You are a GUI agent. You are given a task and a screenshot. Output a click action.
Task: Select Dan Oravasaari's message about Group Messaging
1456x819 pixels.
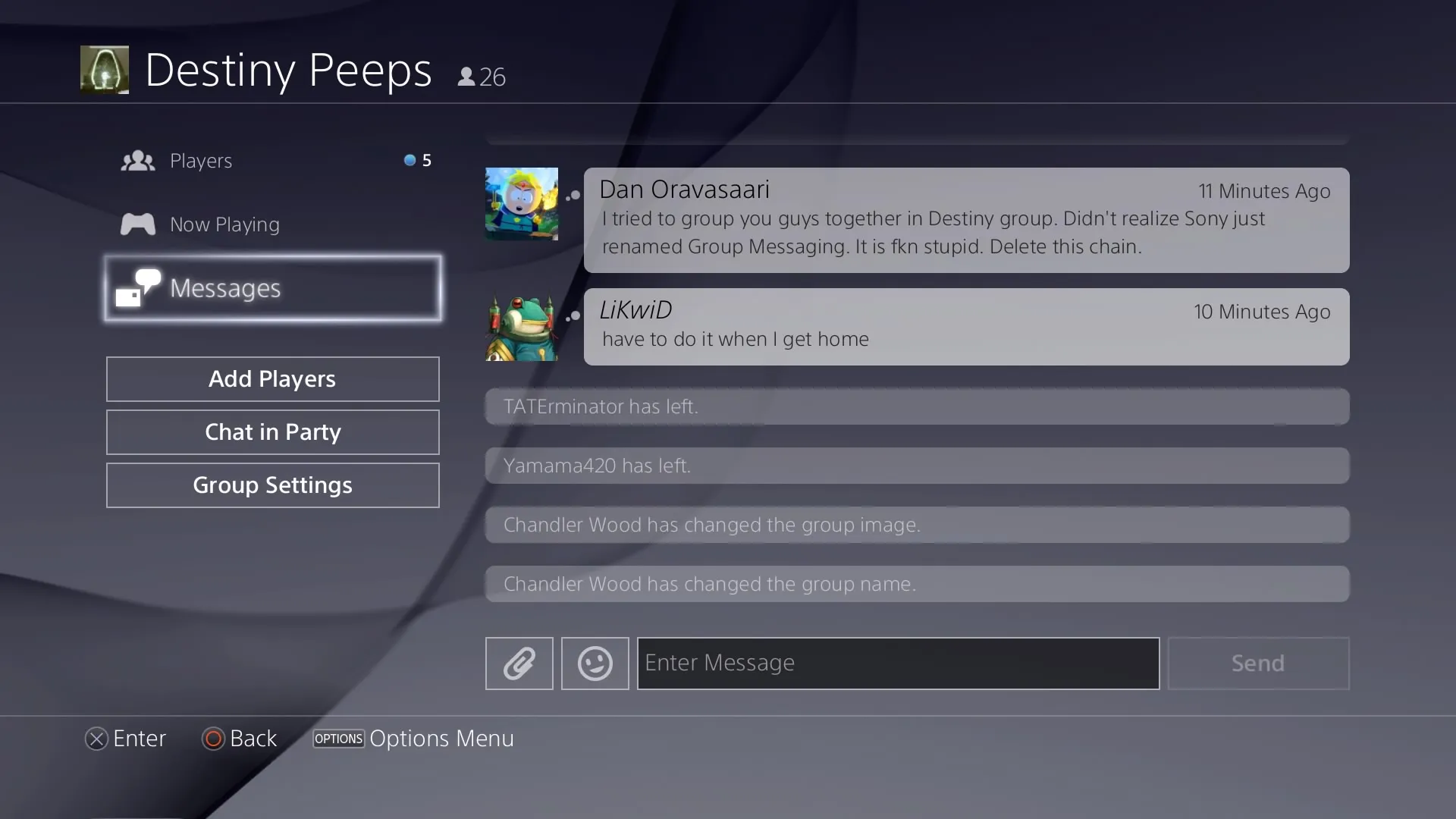[x=967, y=220]
